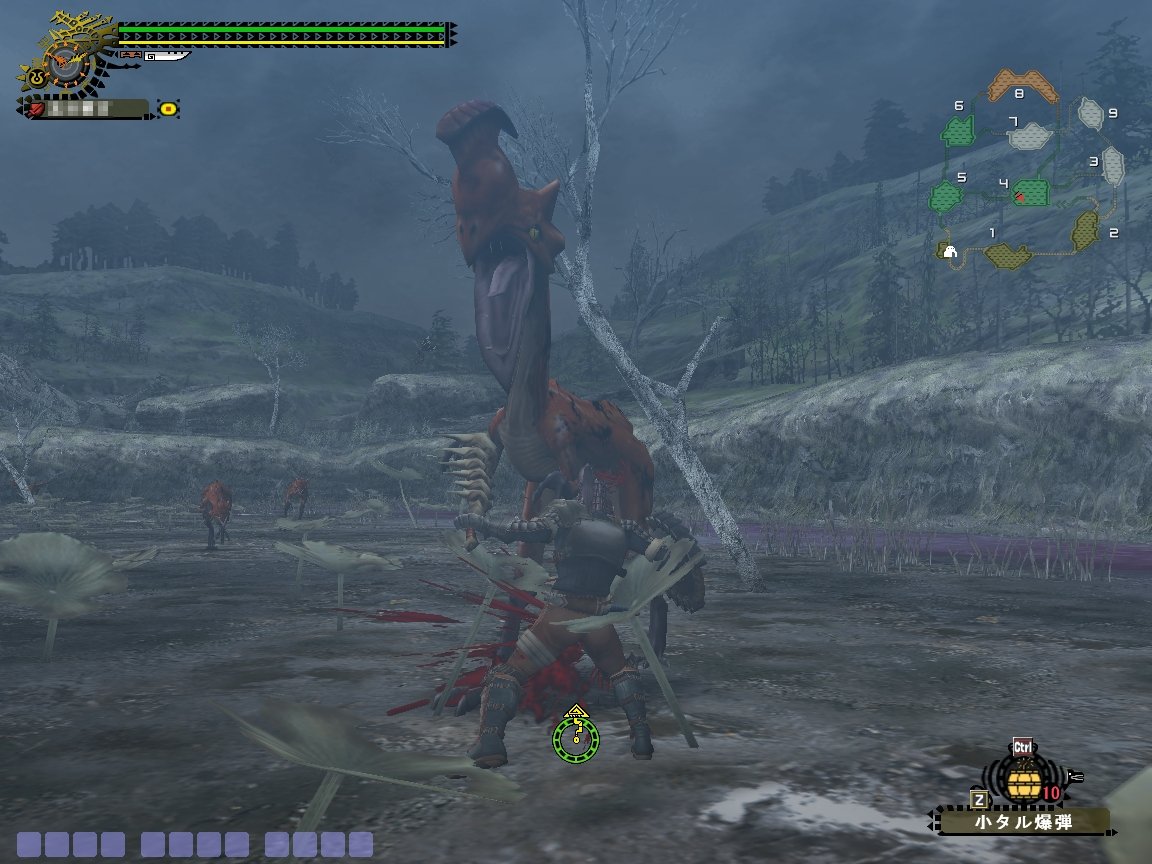The width and height of the screenshot is (1152, 864).
Task: Click area 5 on the minimap
Action: pyautogui.click(x=947, y=196)
